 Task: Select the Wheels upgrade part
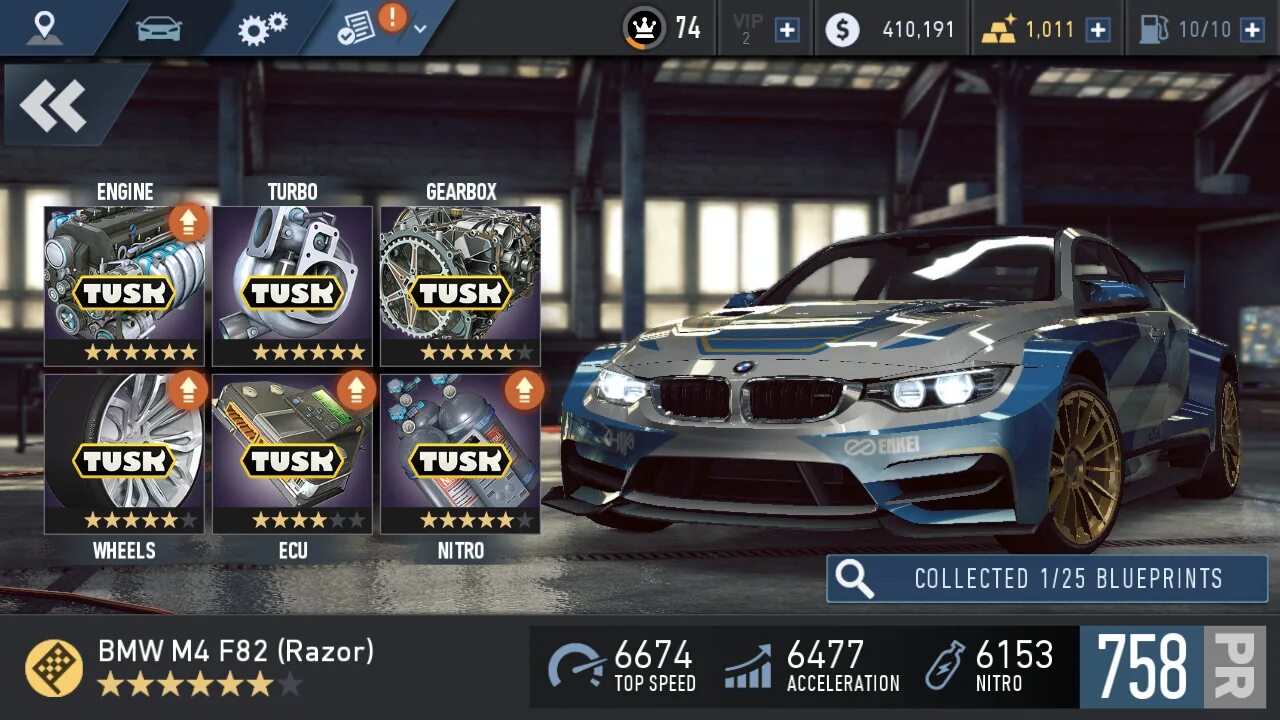(124, 454)
